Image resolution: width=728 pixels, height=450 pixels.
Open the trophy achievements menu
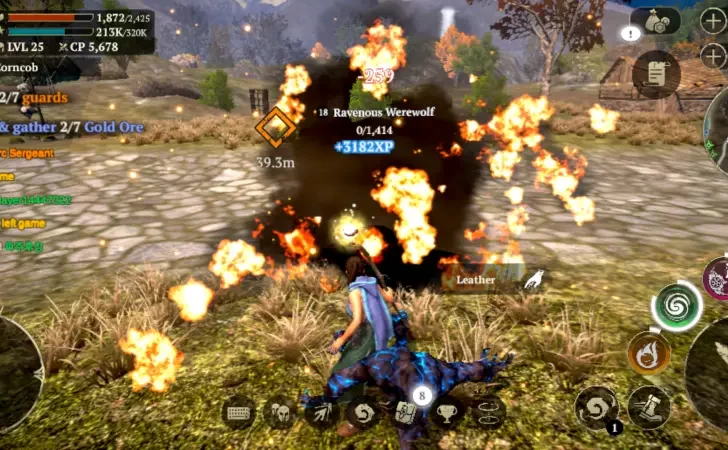point(447,413)
